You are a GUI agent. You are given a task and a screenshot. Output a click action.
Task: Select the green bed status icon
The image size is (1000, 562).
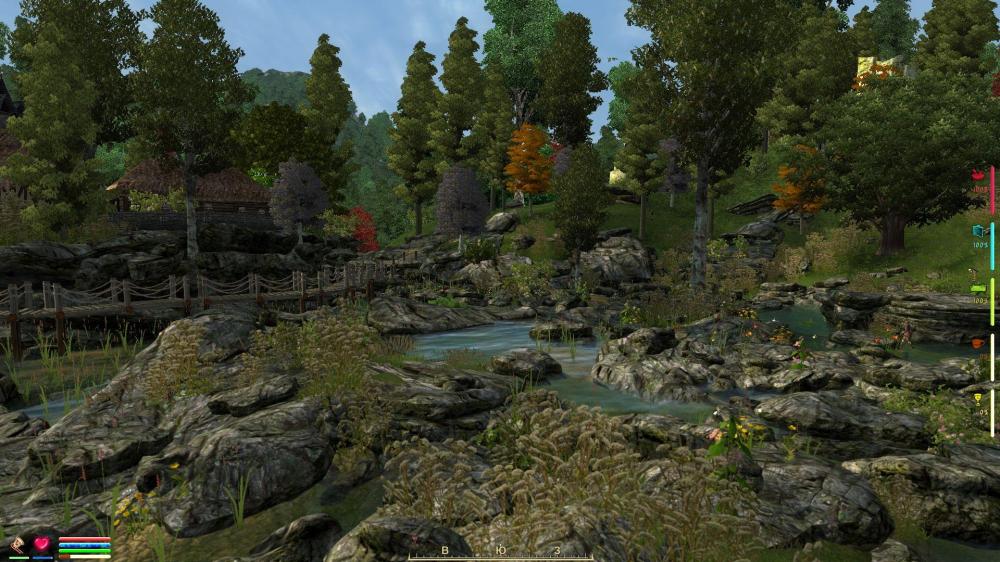[x=979, y=288]
